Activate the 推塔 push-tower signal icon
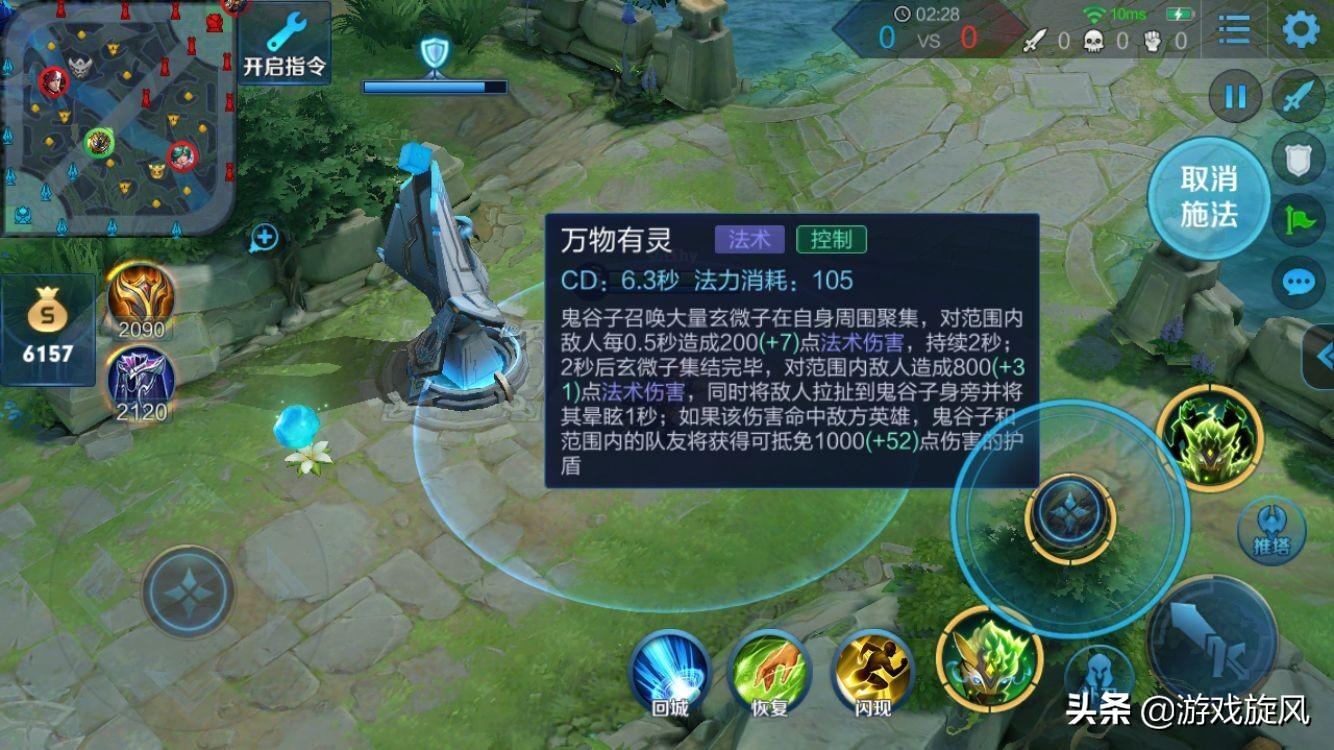The height and width of the screenshot is (750, 1334). [x=1270, y=529]
